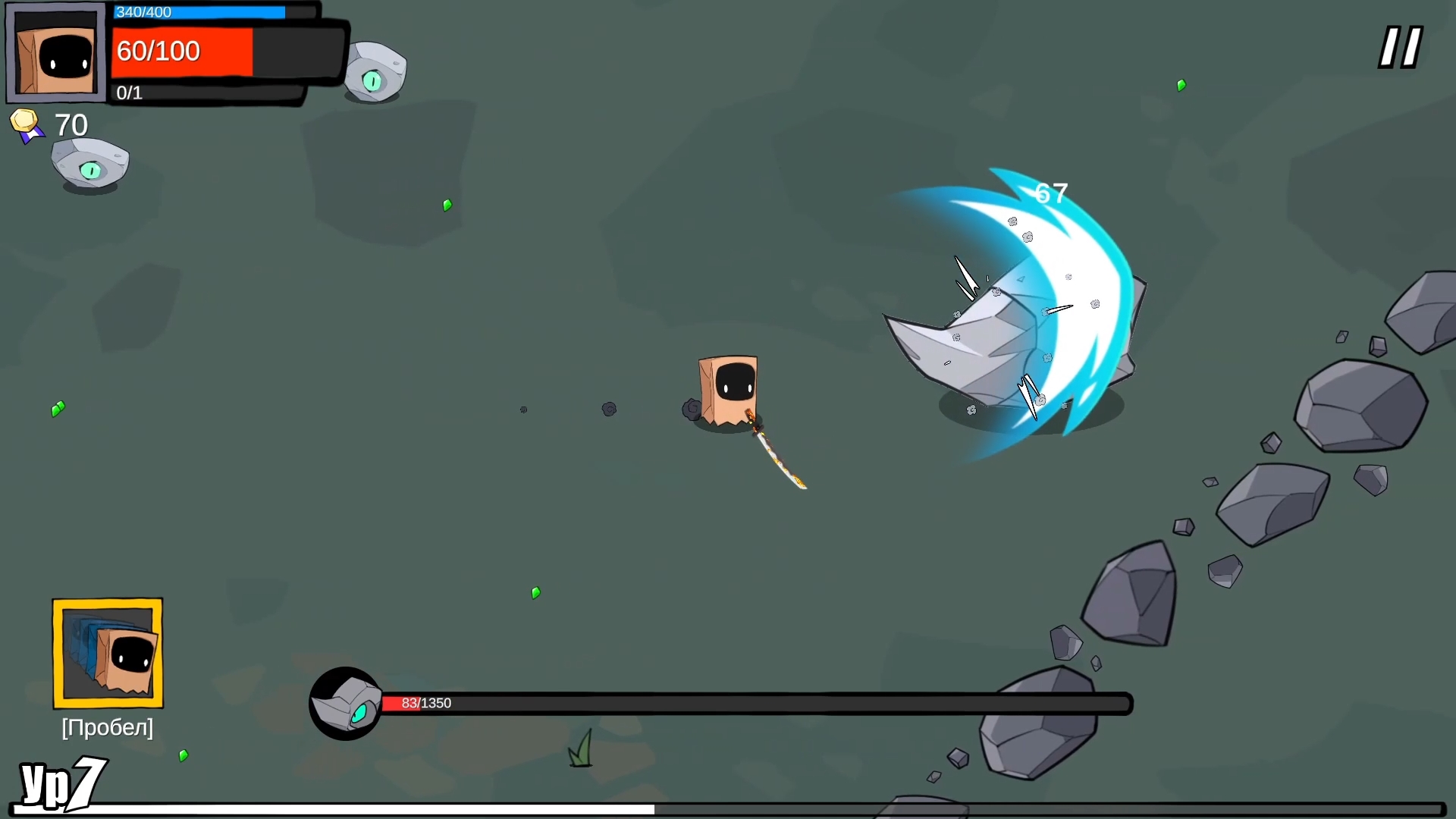Click the blue 340/400 experience bar

[x=199, y=12]
